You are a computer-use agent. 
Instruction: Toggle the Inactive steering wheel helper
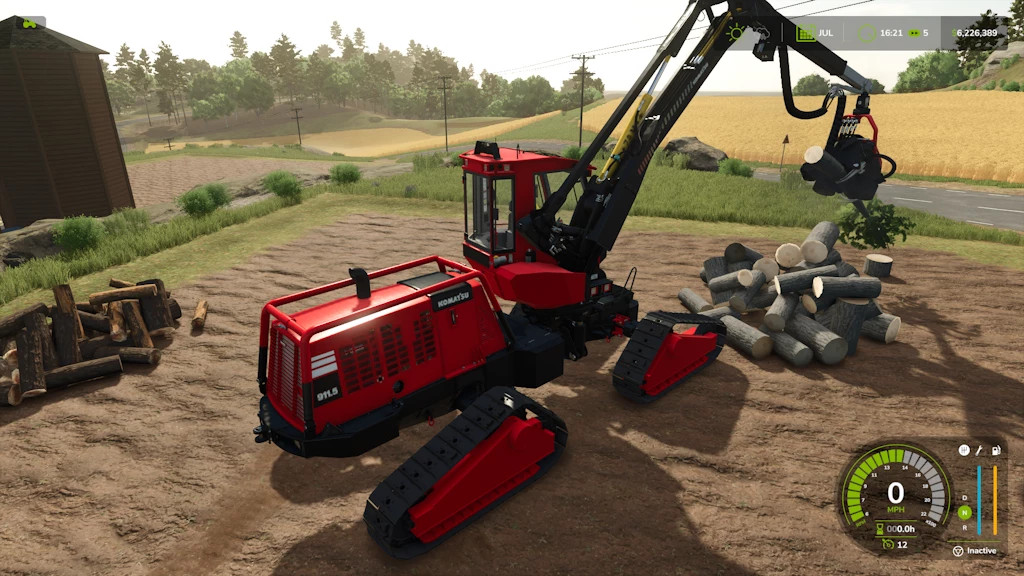[958, 550]
